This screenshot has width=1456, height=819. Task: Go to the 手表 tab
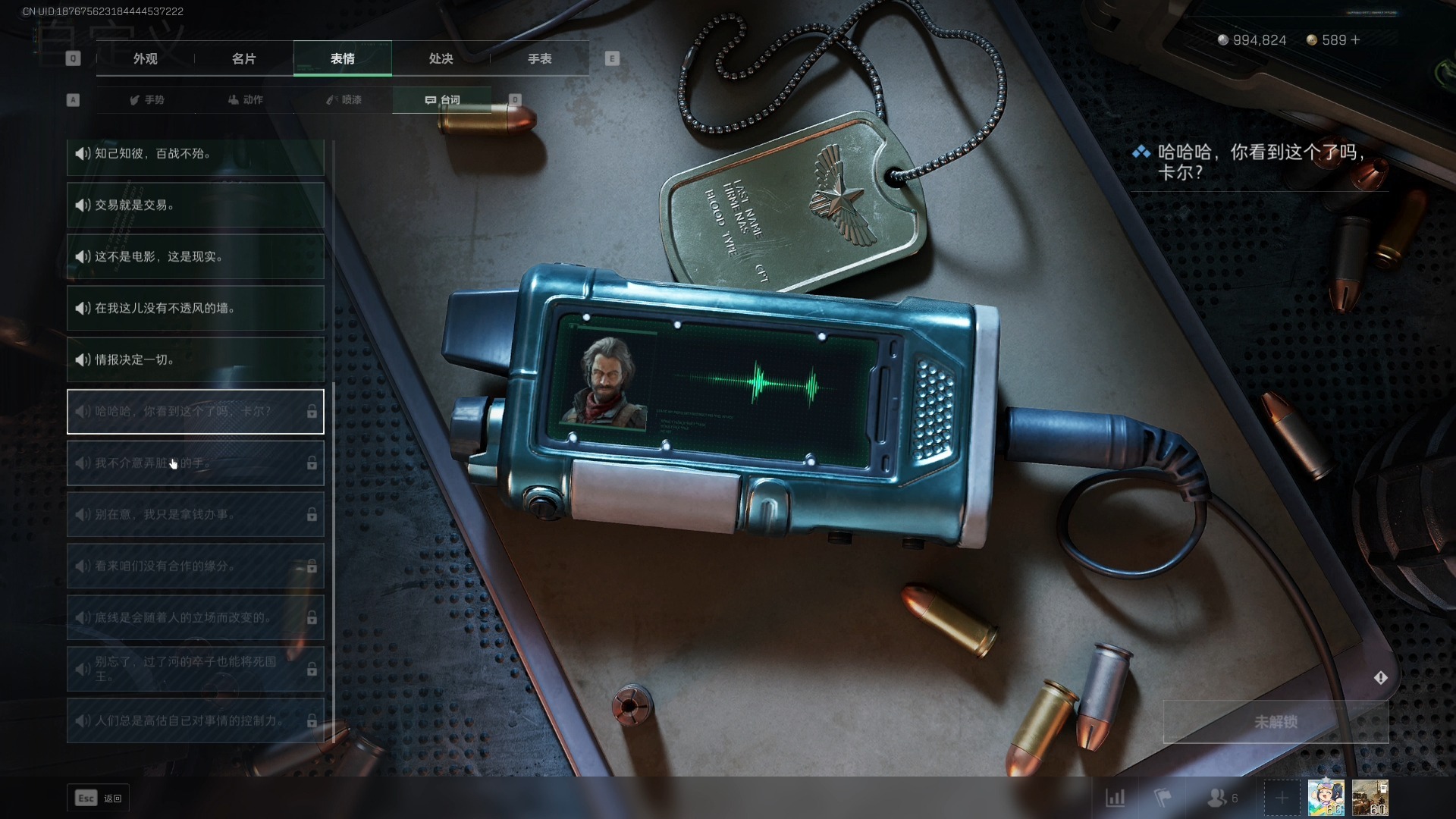point(539,58)
